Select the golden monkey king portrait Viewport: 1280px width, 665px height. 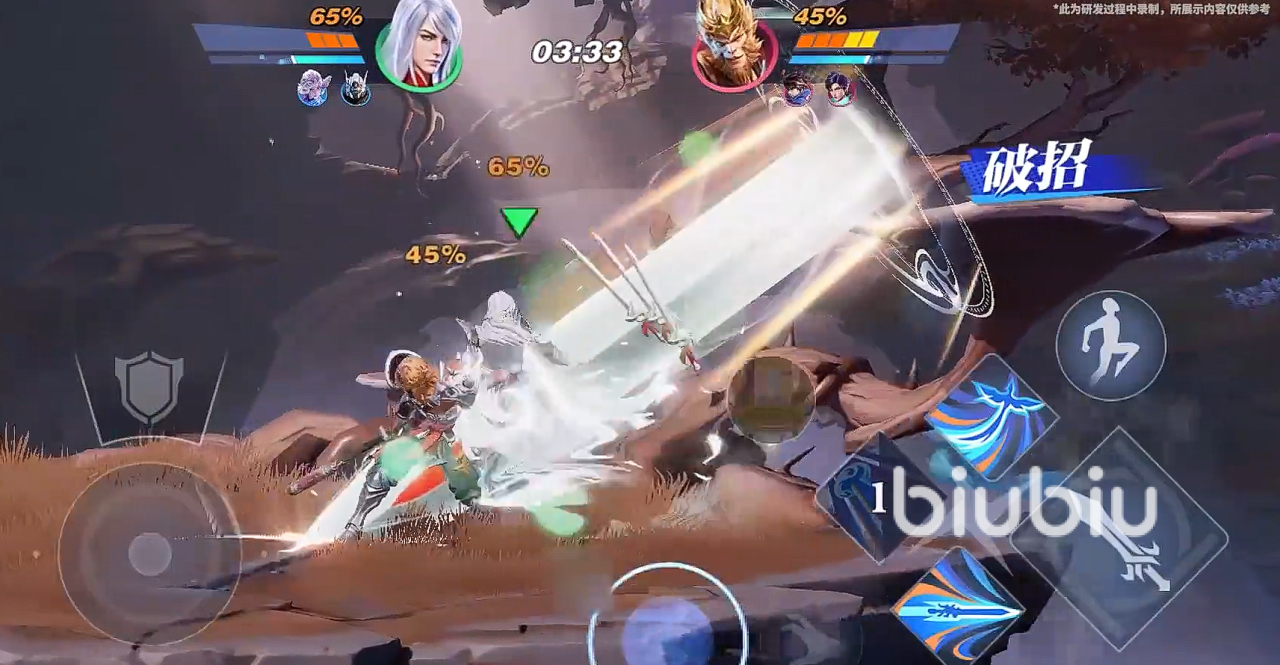(734, 48)
